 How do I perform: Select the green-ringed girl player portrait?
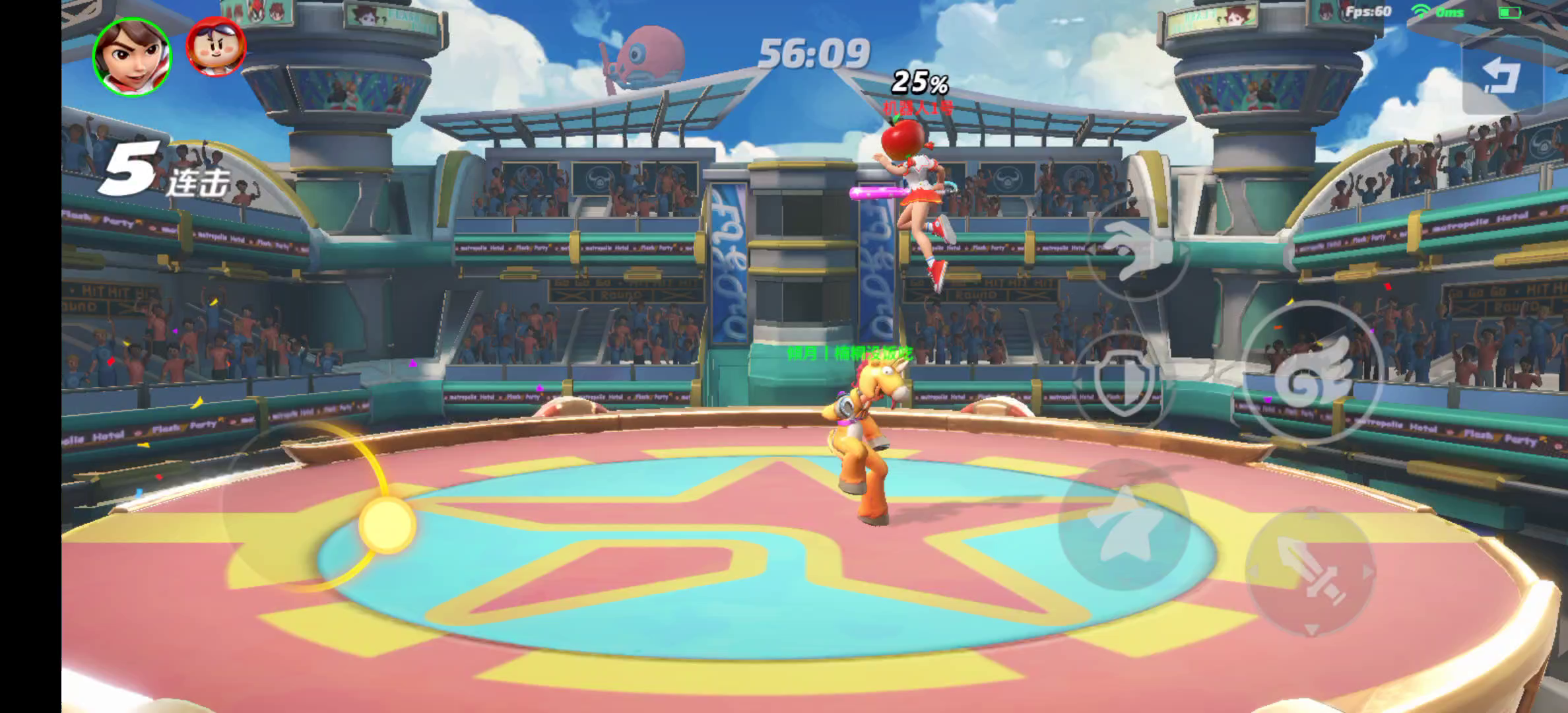(132, 56)
